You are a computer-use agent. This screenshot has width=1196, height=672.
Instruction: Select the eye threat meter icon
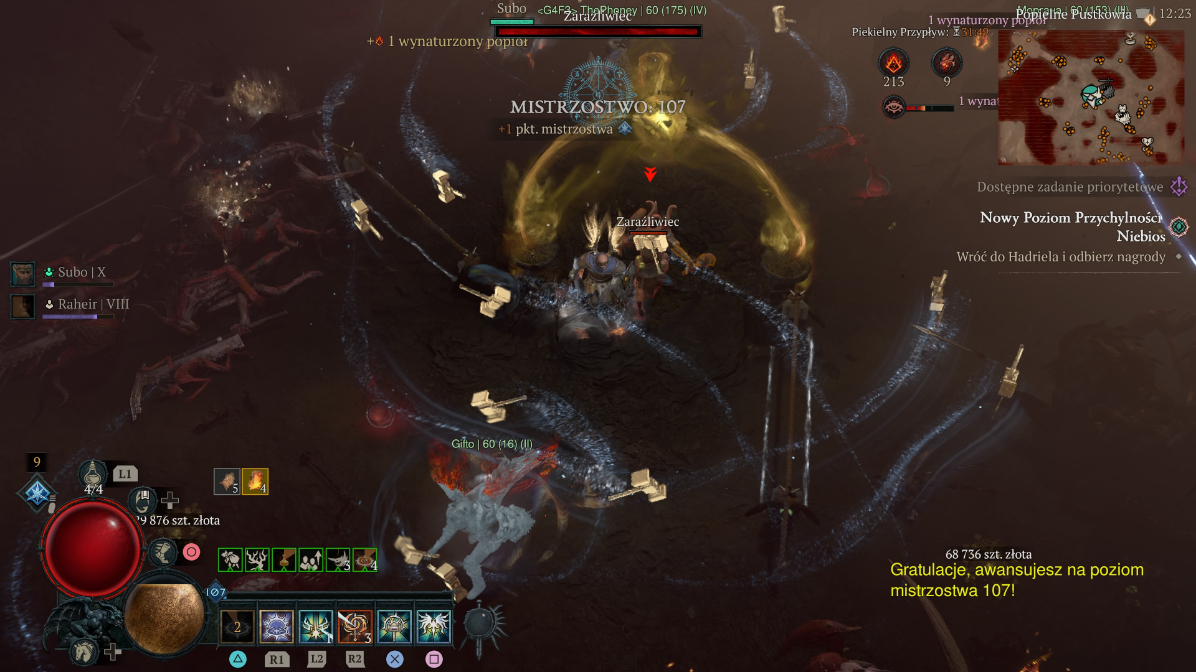[x=894, y=104]
